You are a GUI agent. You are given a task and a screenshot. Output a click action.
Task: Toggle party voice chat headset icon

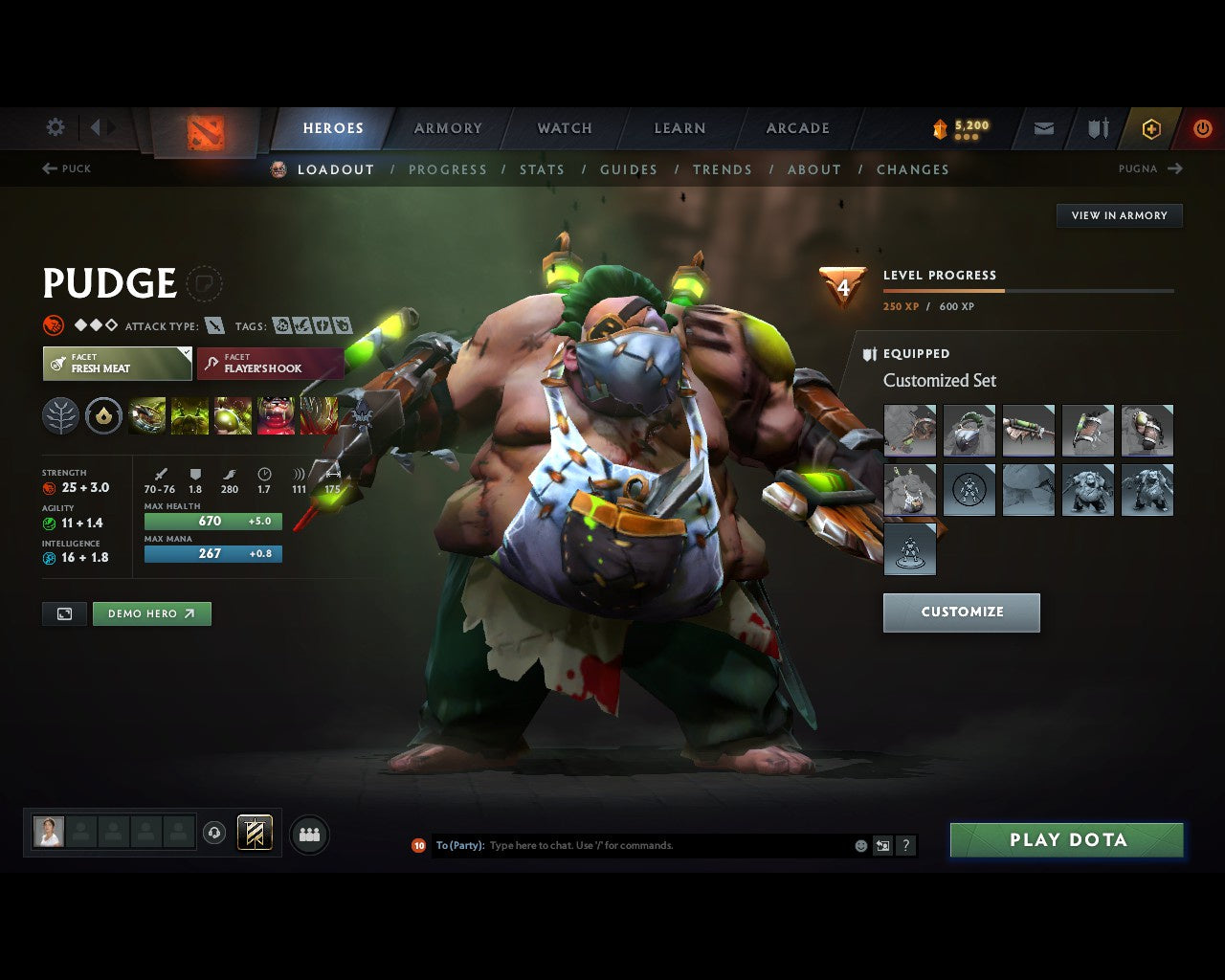212,833
